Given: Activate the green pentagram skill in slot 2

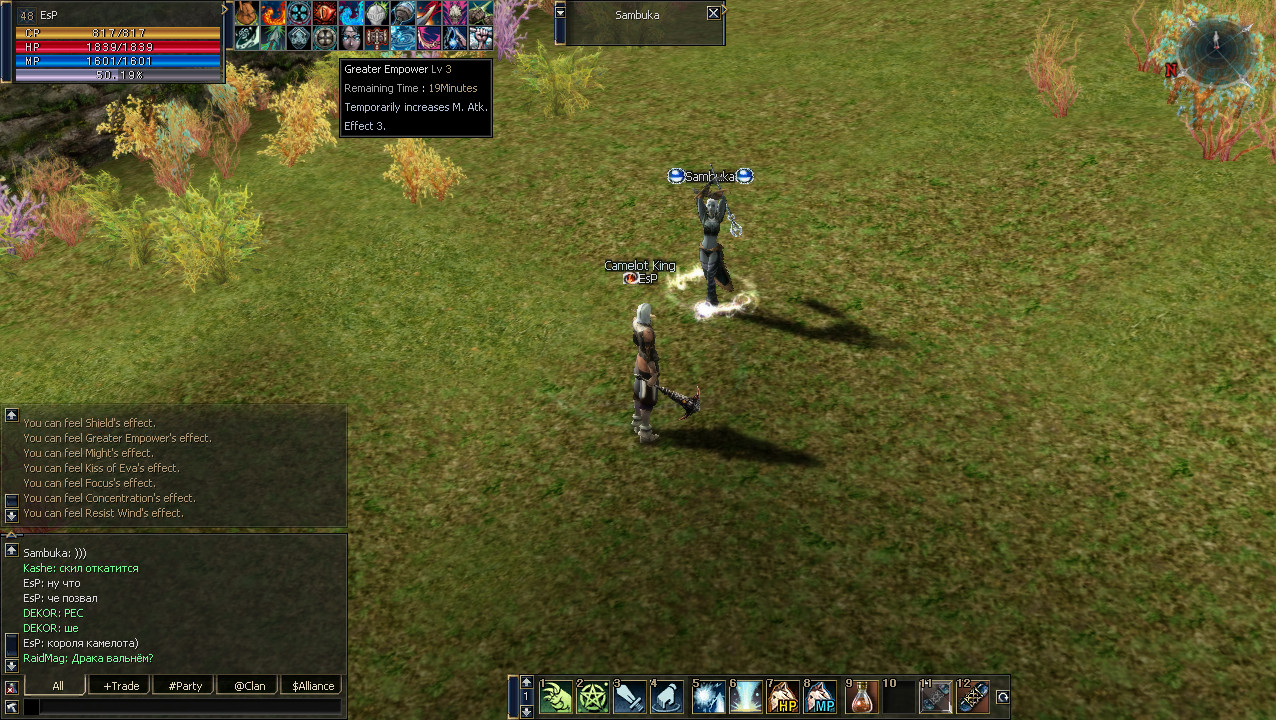Looking at the screenshot, I should pos(593,697).
